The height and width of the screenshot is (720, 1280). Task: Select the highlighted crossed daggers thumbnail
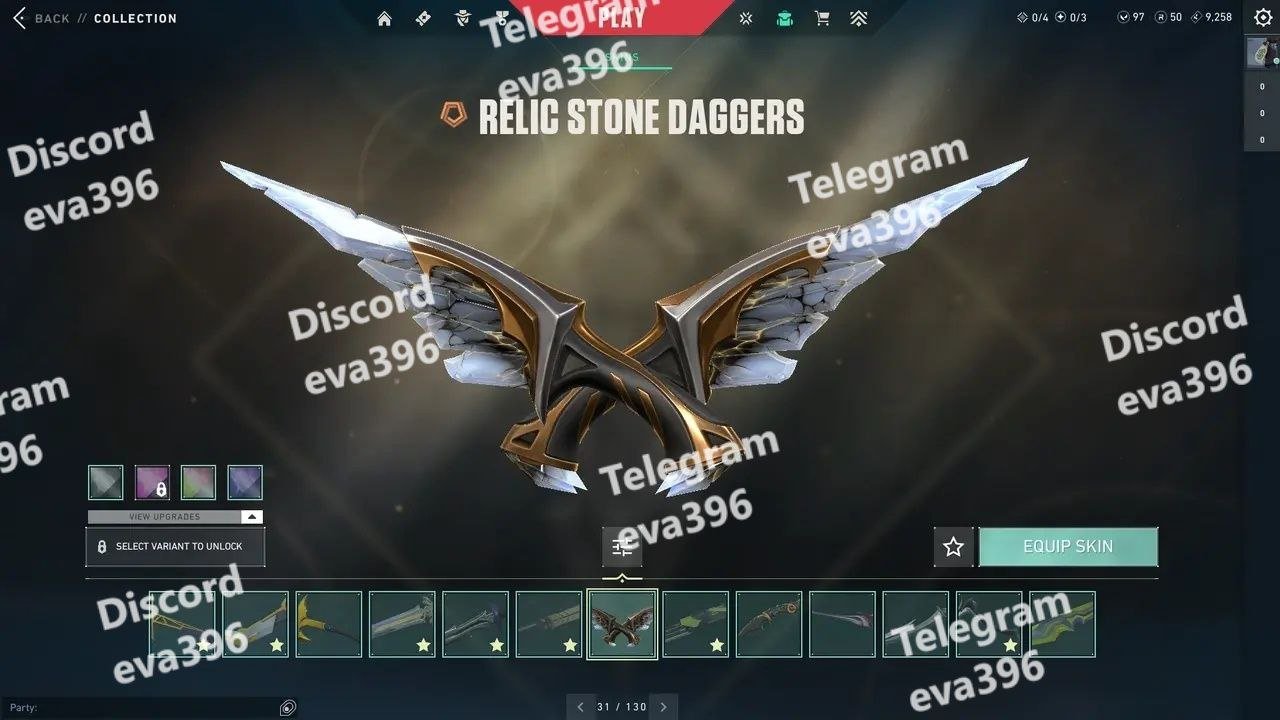click(x=622, y=624)
